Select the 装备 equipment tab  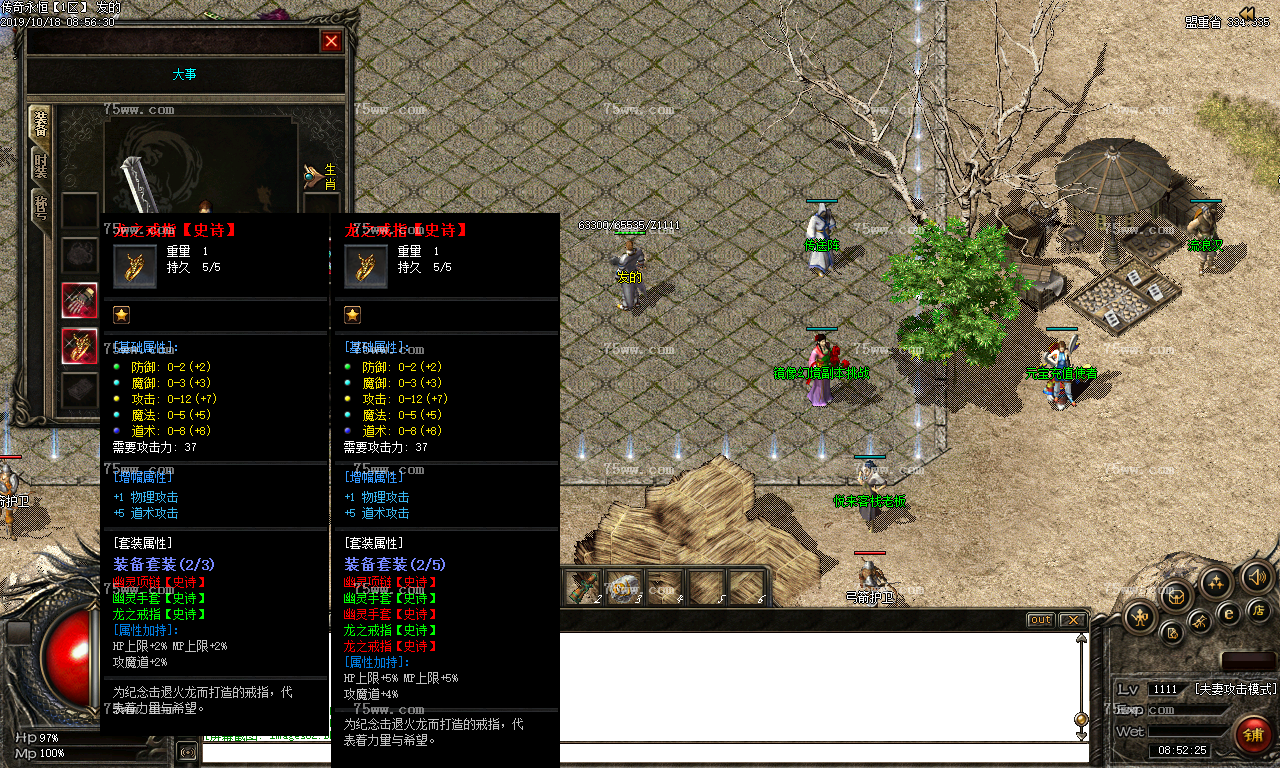click(40, 124)
